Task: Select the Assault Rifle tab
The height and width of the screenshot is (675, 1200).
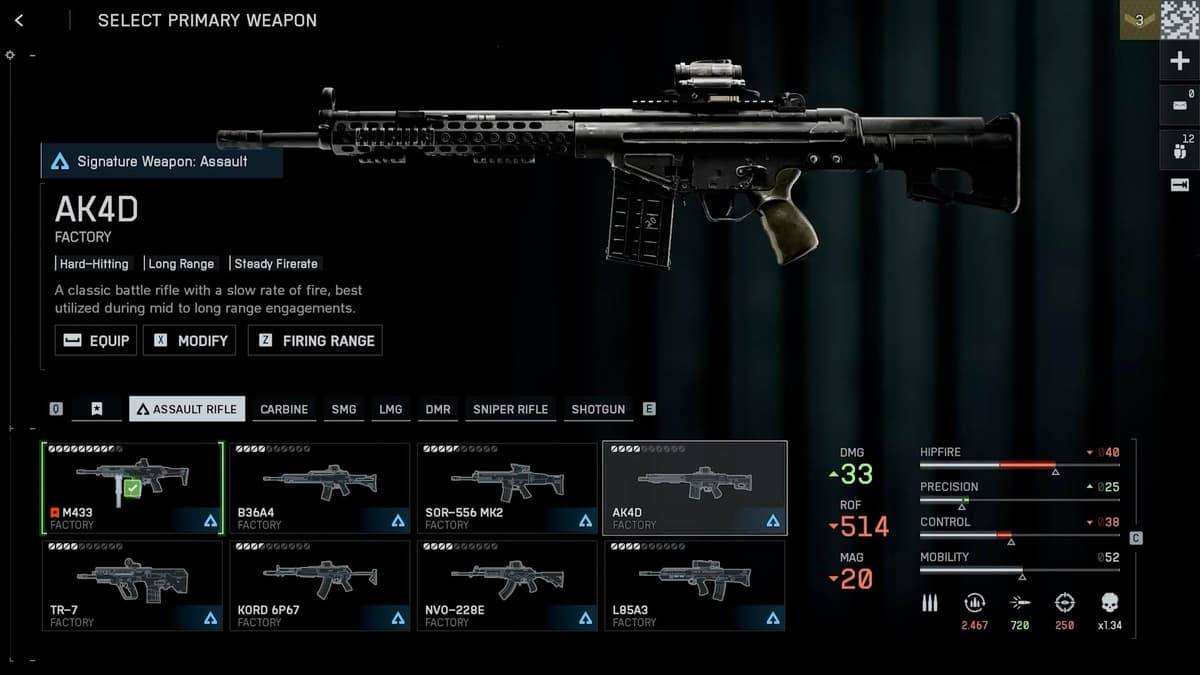Action: tap(187, 409)
